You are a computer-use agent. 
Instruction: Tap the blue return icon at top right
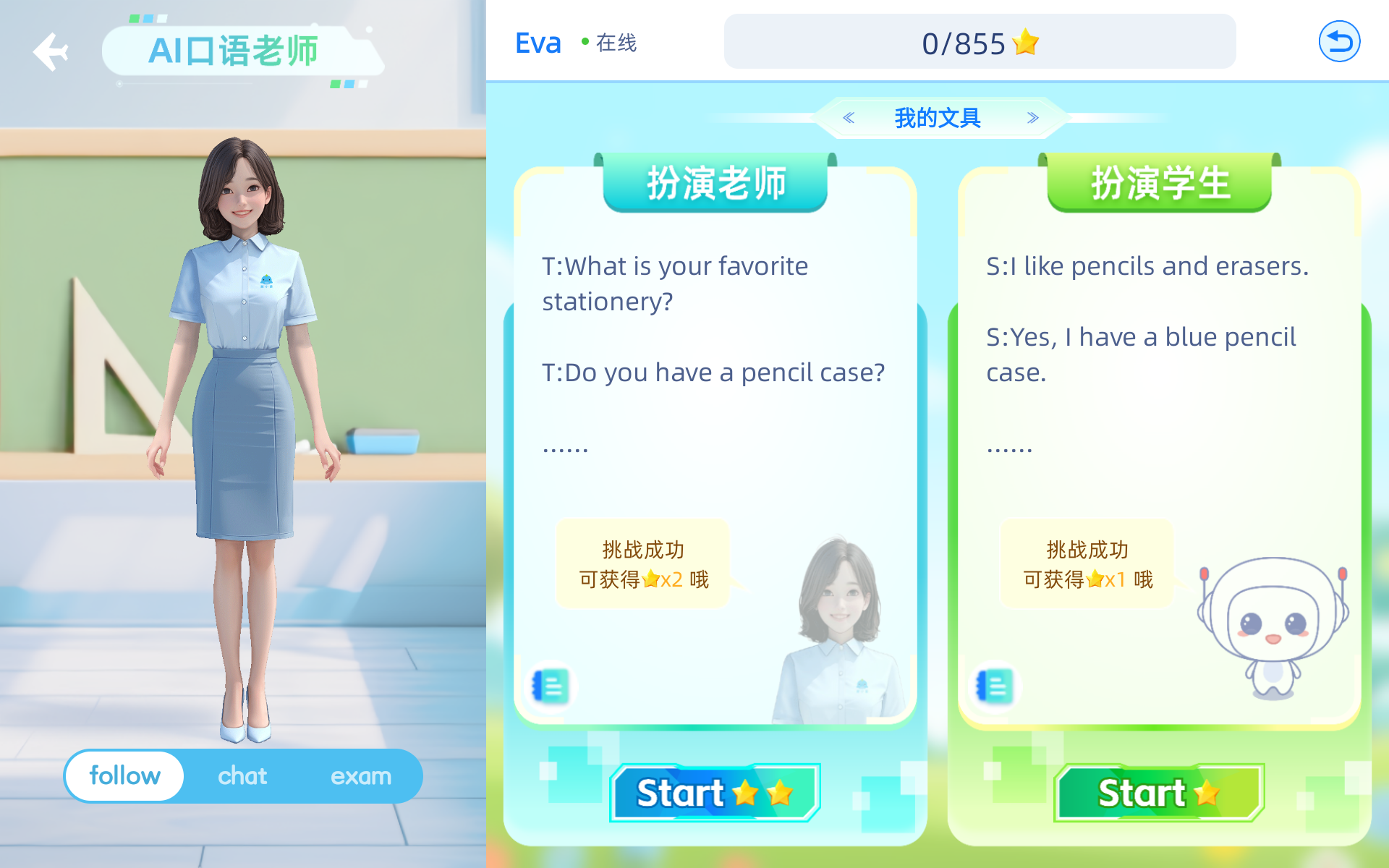pos(1339,41)
